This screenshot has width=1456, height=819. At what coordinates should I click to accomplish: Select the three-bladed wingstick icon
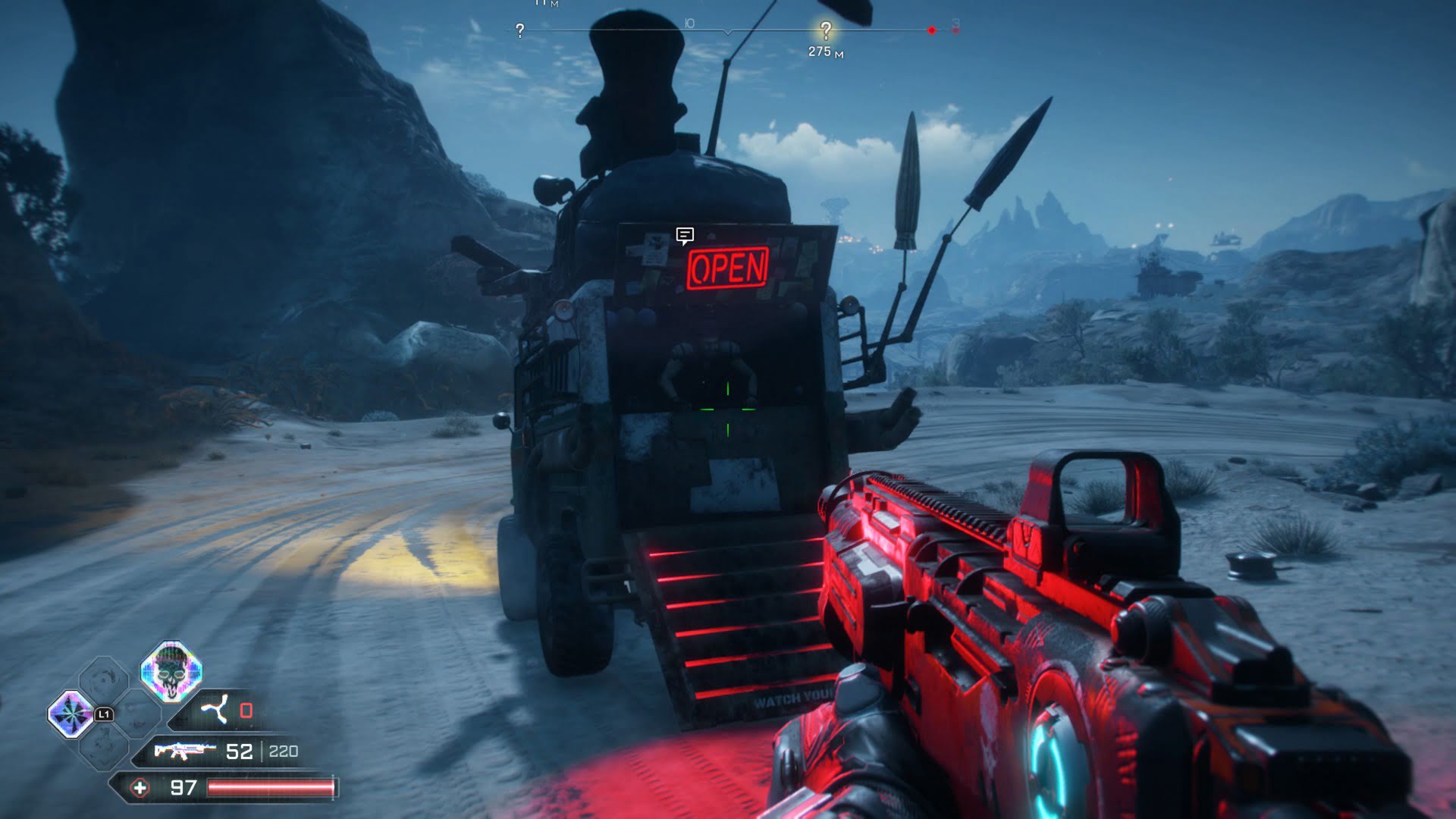(214, 711)
